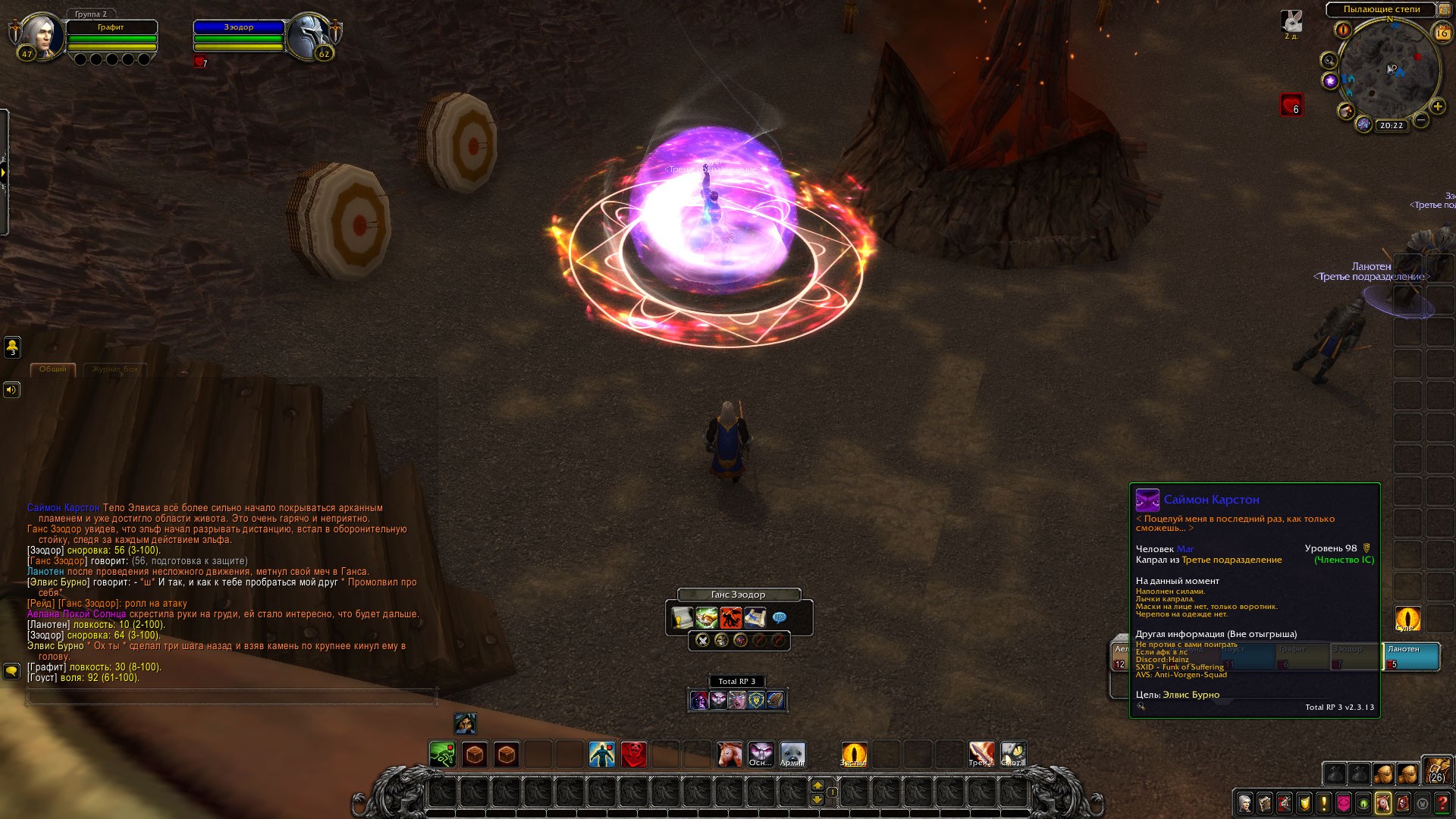
Task: Zoom out the minimap with minus button
Action: 1421,120
